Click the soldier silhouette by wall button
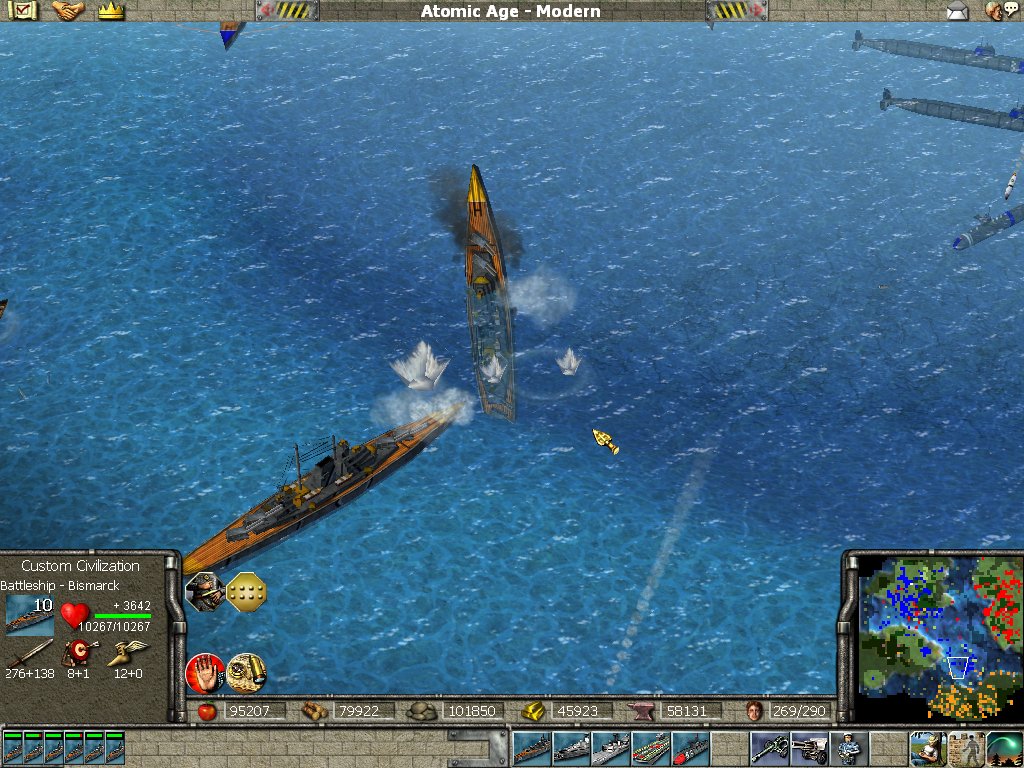 coord(966,748)
